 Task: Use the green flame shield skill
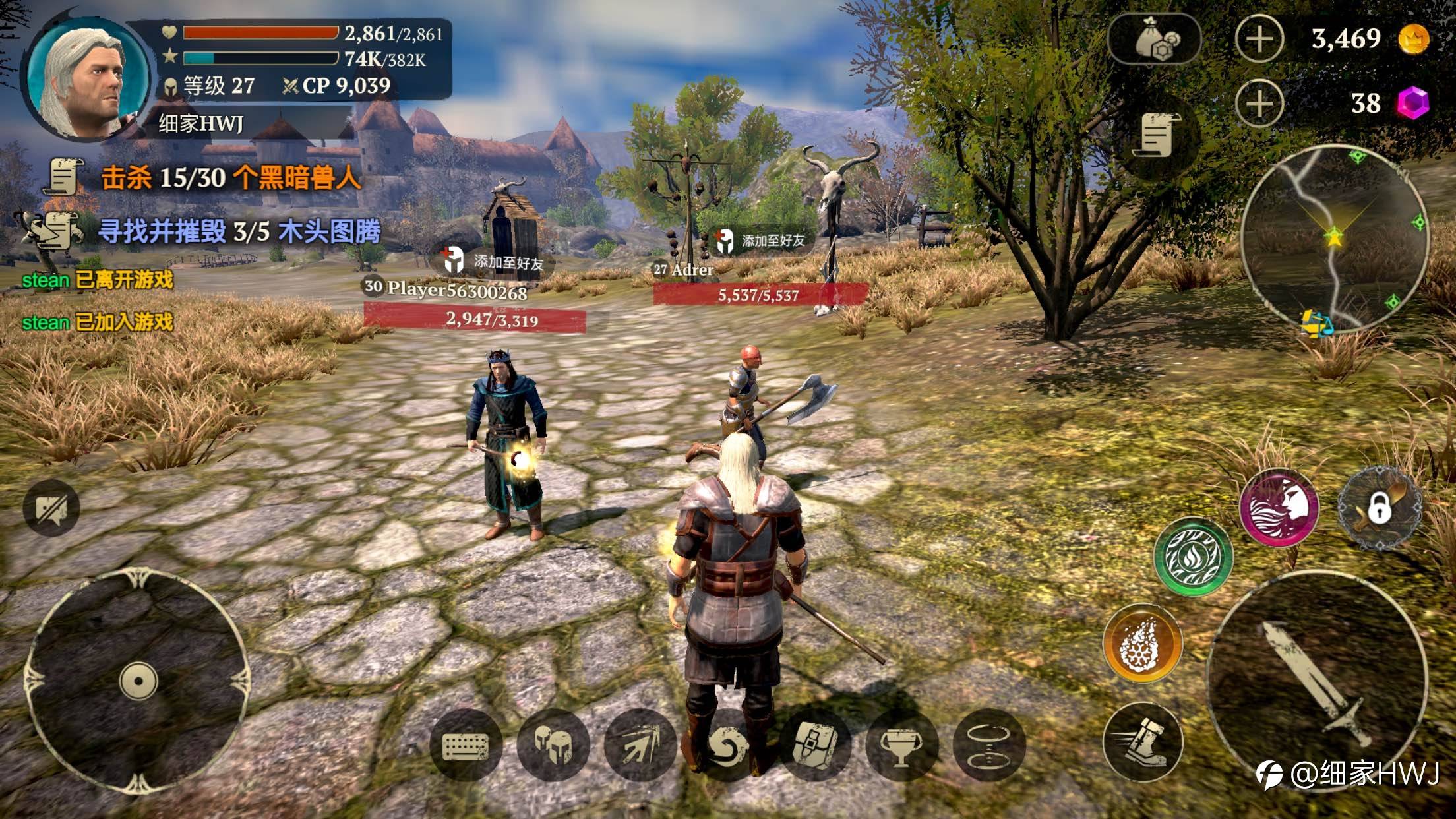[x=1193, y=556]
